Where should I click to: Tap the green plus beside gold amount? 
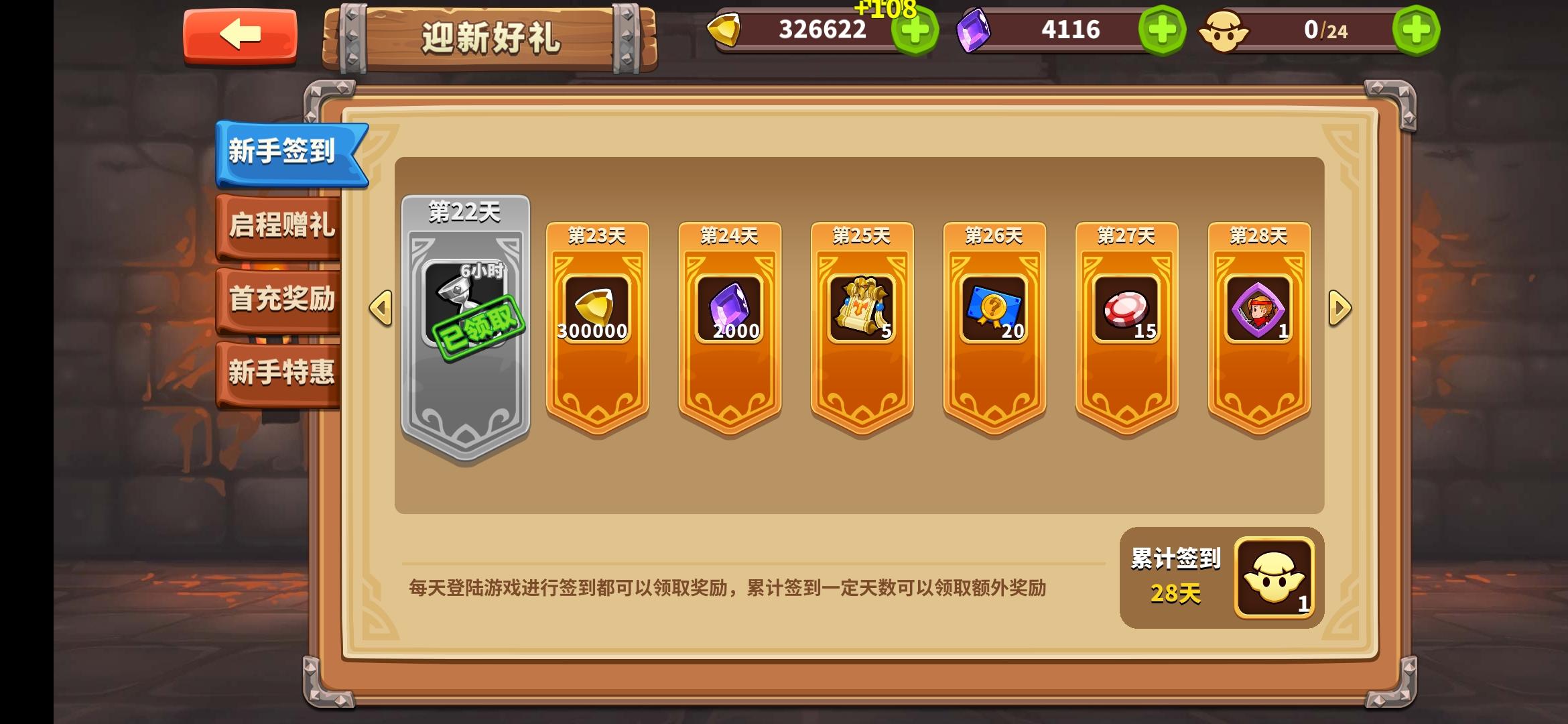tap(913, 30)
